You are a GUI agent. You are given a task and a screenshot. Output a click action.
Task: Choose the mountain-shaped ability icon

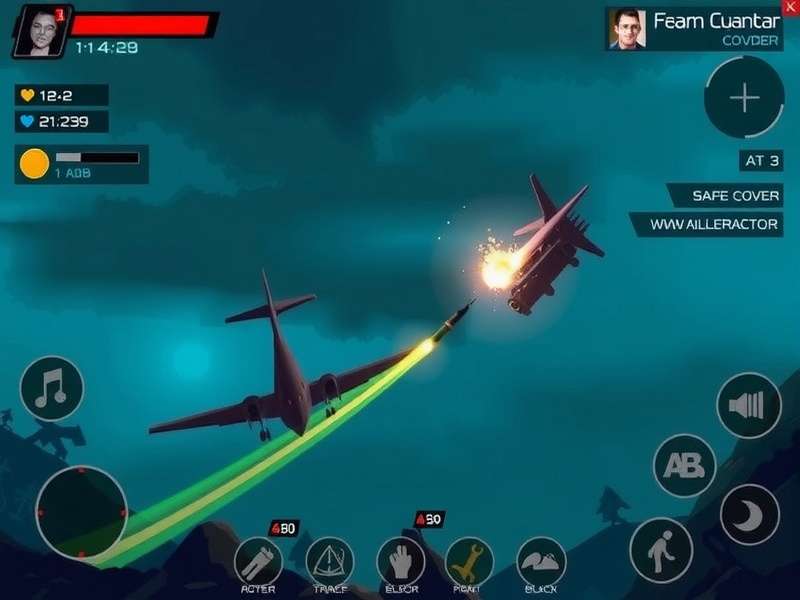point(541,561)
